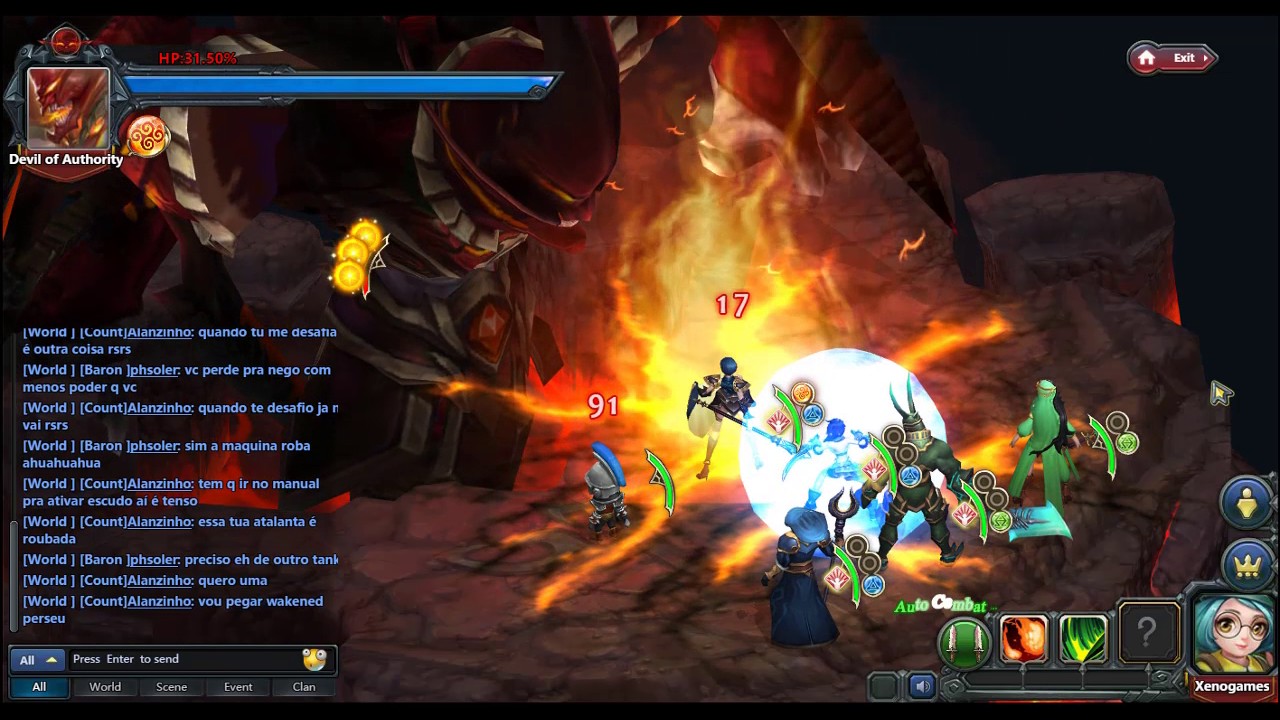Switch to the World chat tab
The image size is (1280, 720).
(x=105, y=687)
